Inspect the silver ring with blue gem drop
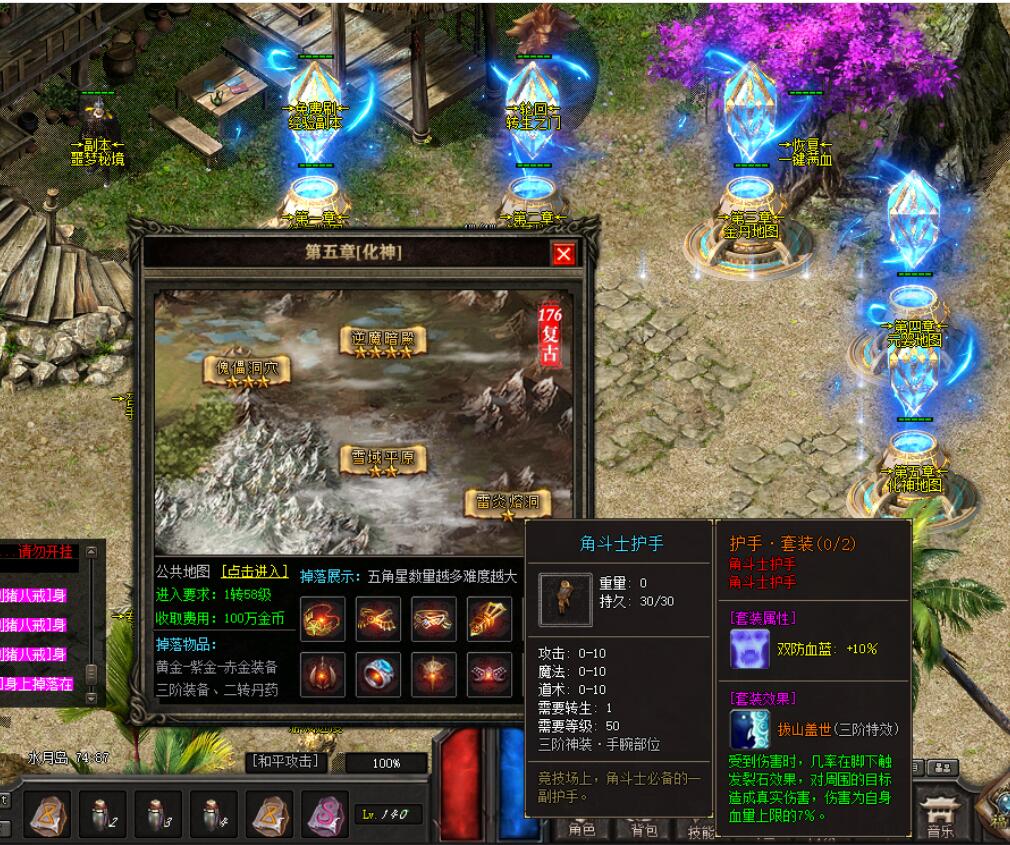The width and height of the screenshot is (1010, 845). click(379, 675)
